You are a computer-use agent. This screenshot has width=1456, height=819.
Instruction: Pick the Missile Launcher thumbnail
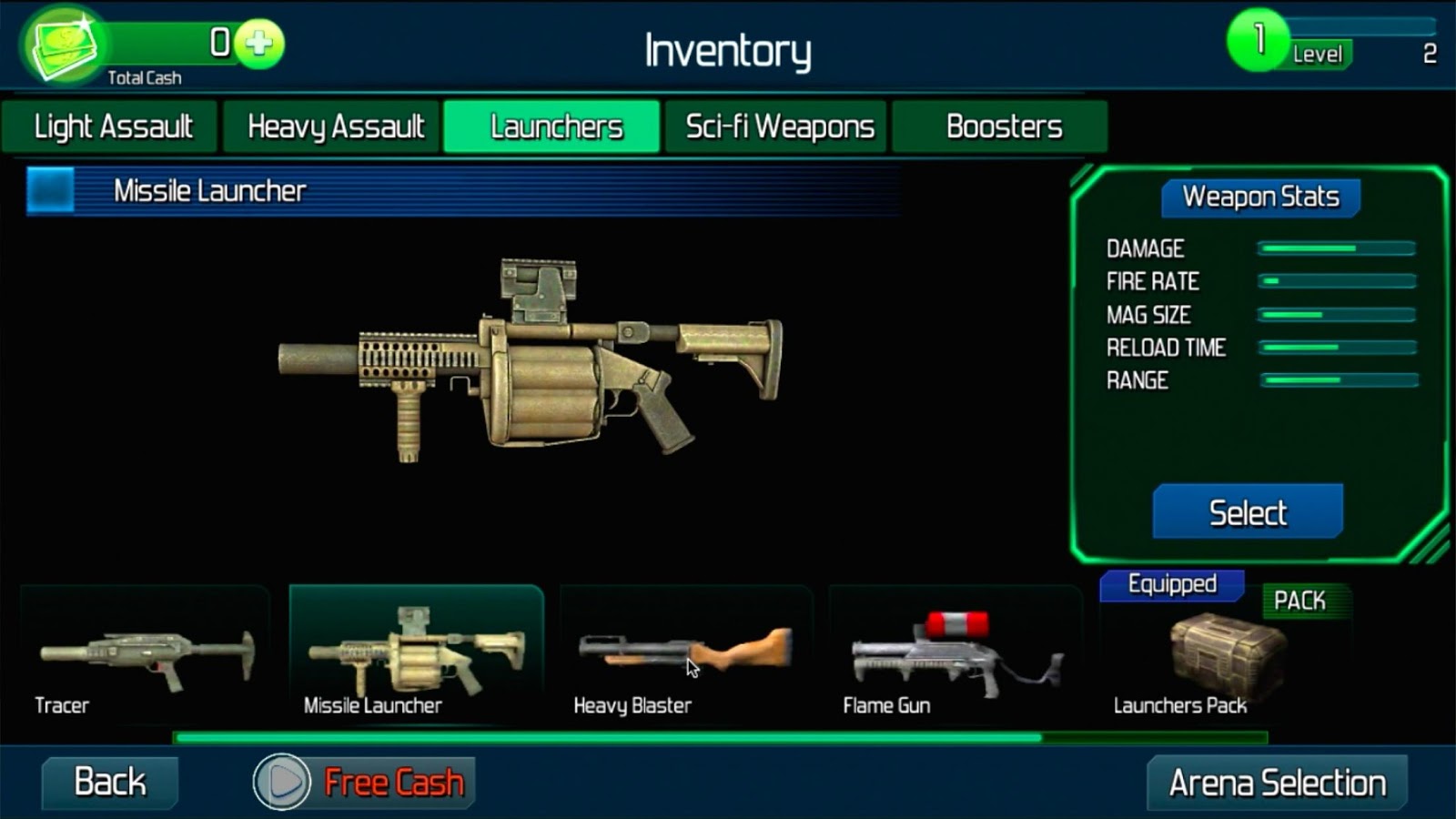tap(416, 657)
